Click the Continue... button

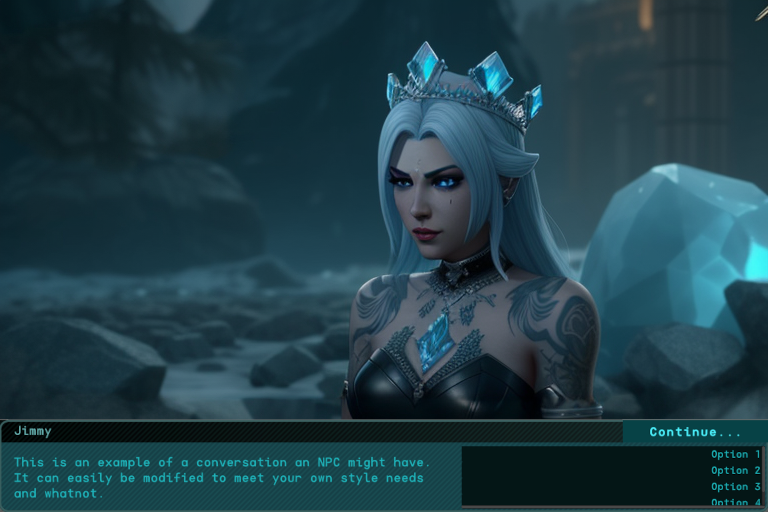click(x=695, y=432)
